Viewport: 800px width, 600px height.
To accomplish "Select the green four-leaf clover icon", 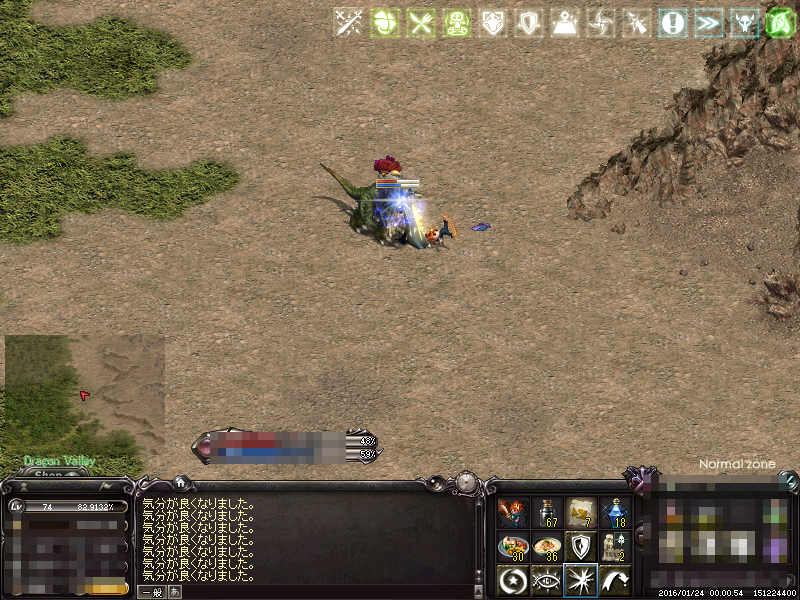I will 384,23.
